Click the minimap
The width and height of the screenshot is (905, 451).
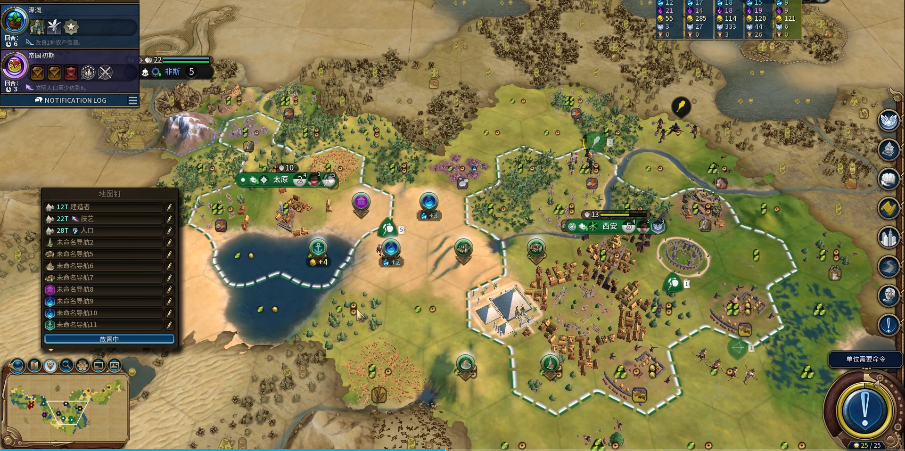[65, 405]
